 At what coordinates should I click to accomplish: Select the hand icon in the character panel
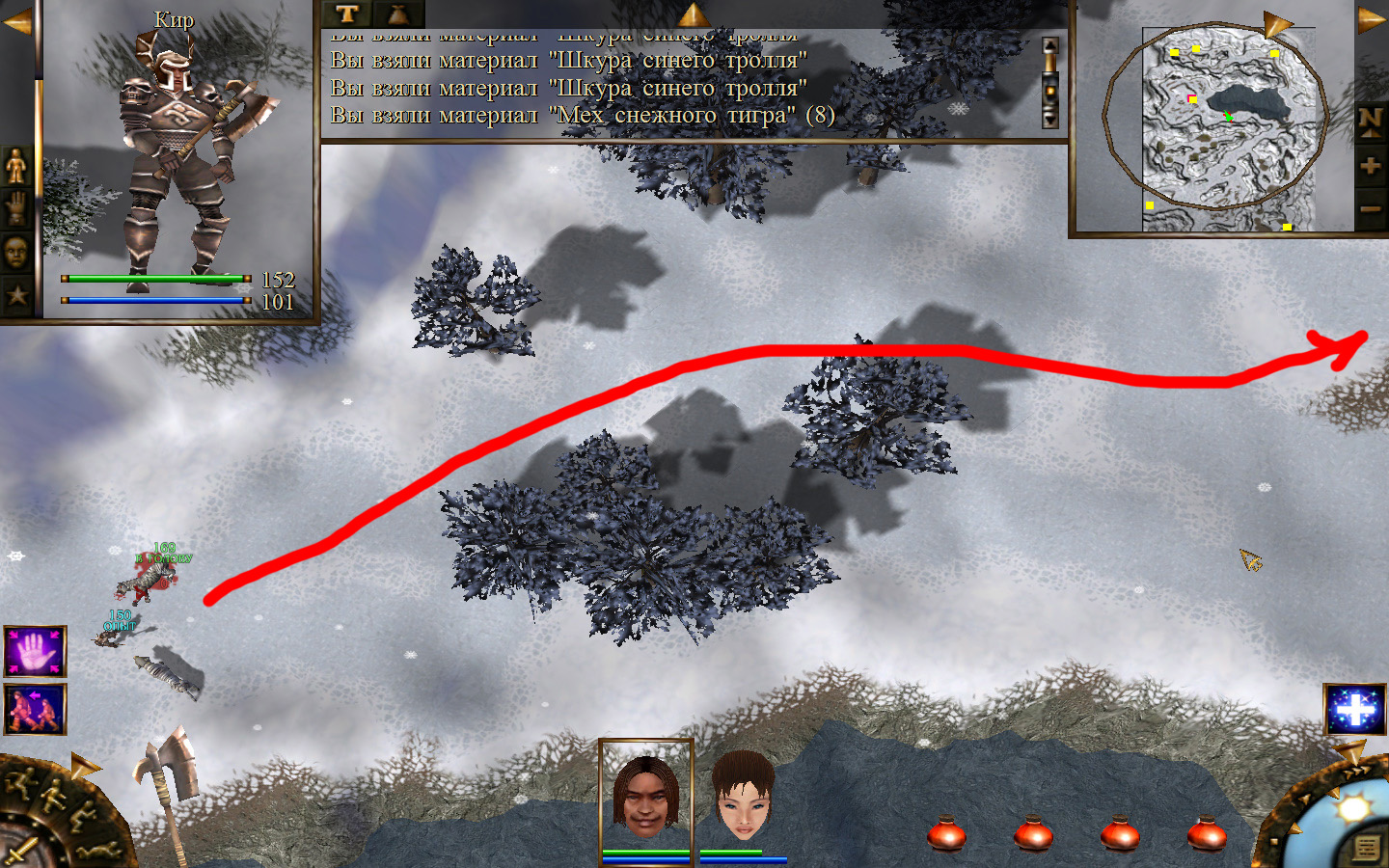point(16,208)
